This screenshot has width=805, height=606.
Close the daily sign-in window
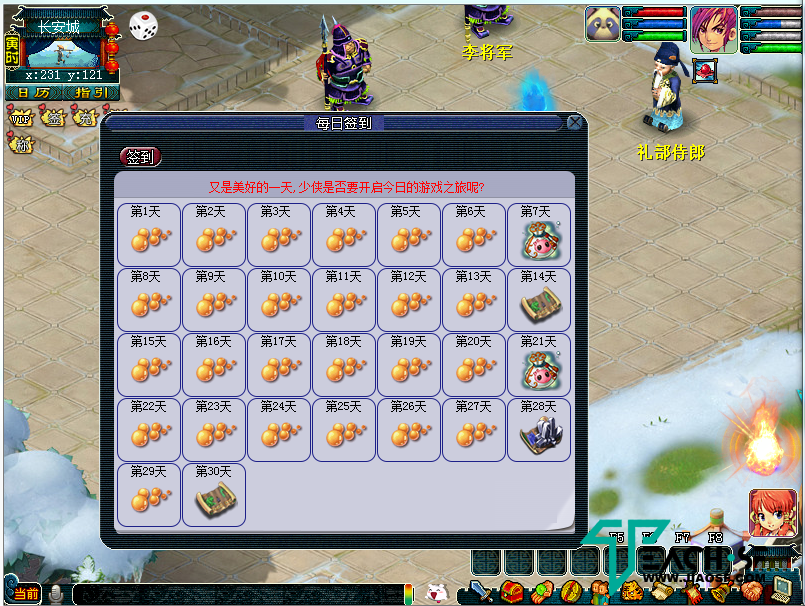pos(575,123)
